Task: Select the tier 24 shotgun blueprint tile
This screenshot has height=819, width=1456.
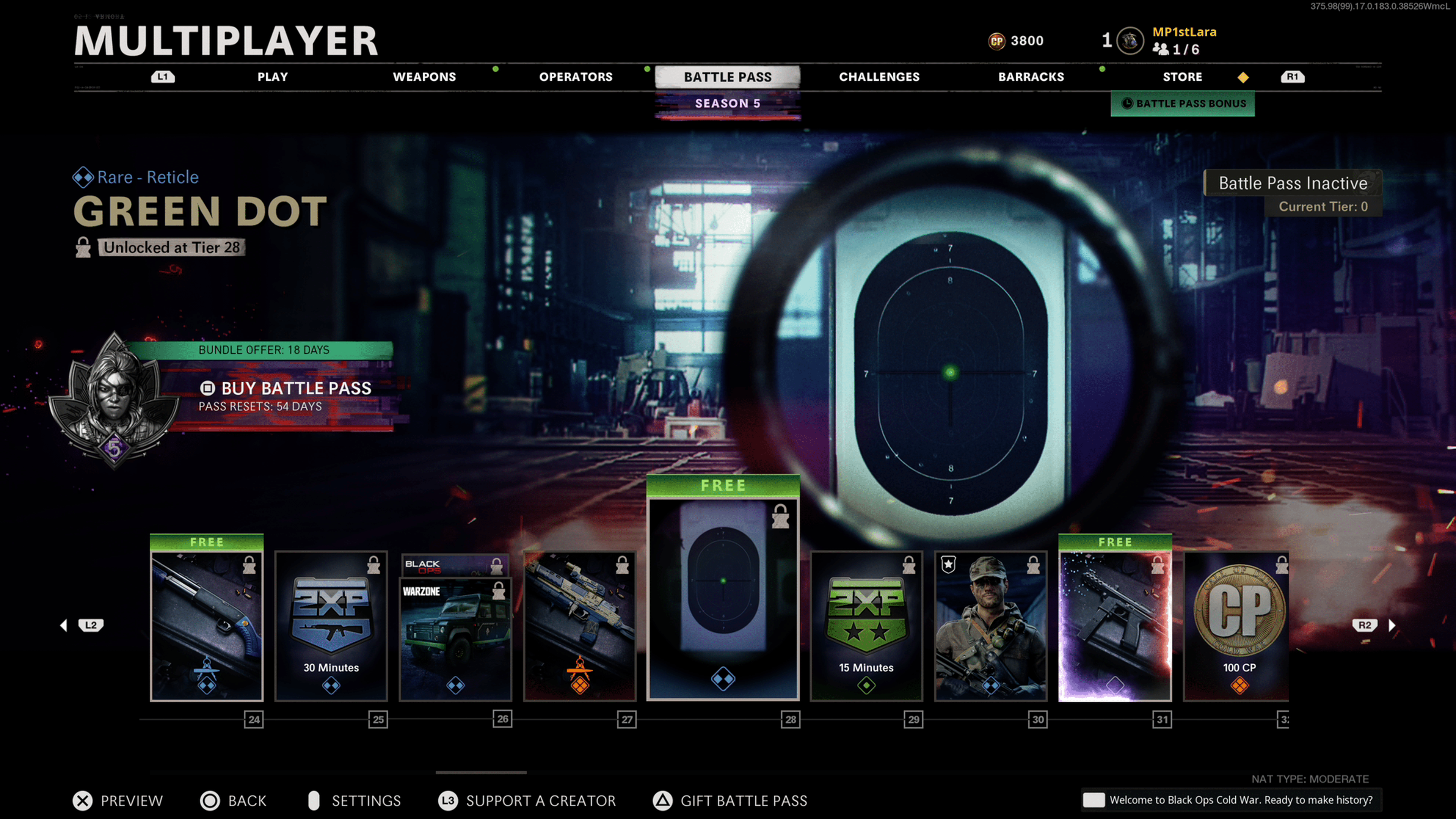Action: [x=207, y=626]
